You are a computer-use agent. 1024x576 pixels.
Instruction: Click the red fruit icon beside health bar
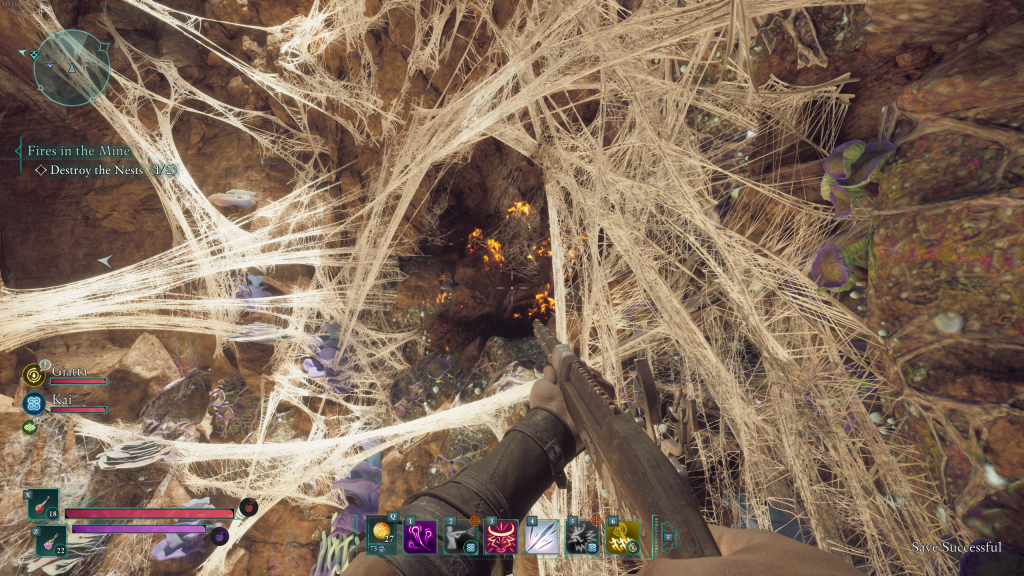(248, 508)
